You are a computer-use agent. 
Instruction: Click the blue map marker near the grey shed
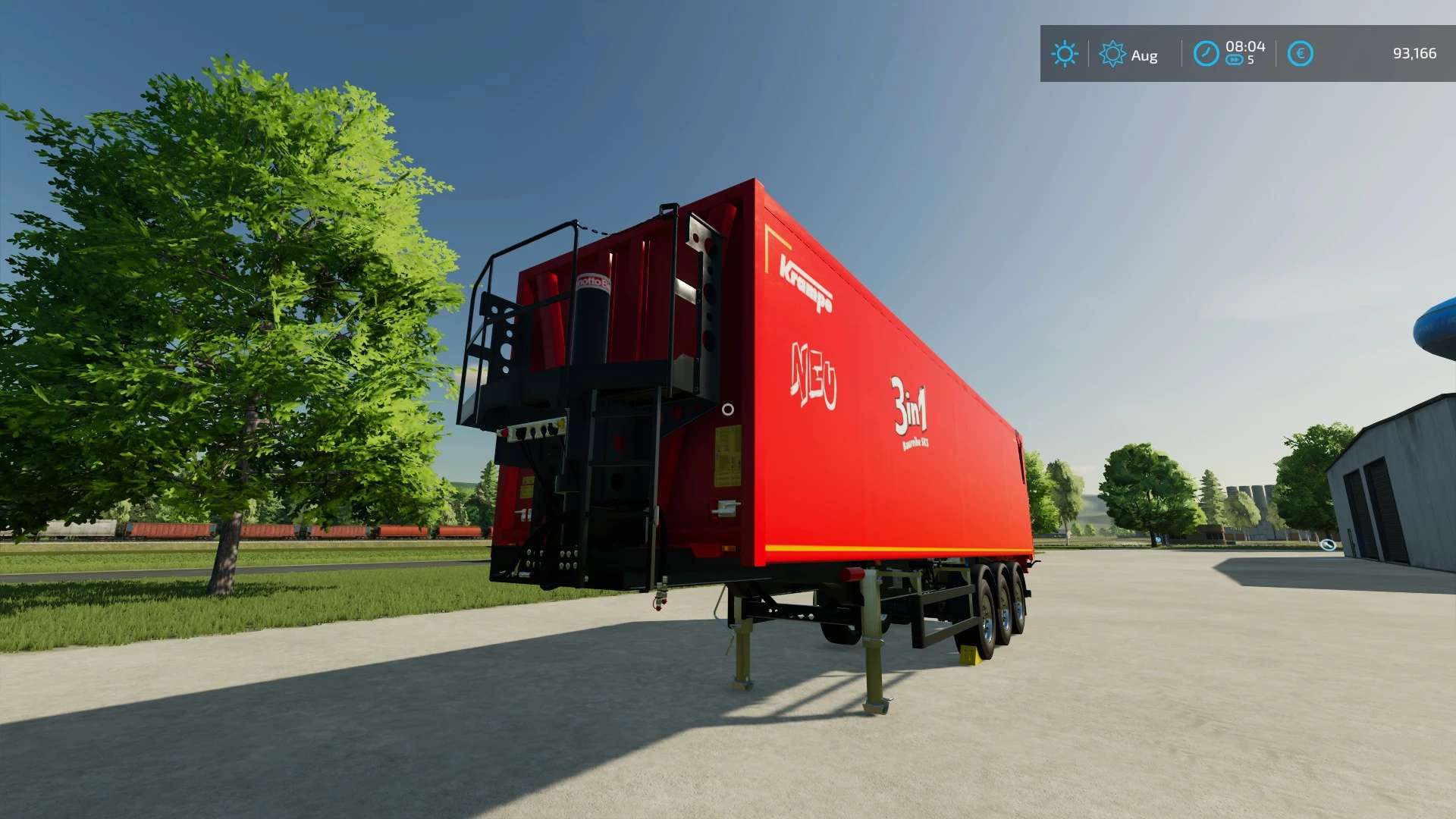point(1328,545)
